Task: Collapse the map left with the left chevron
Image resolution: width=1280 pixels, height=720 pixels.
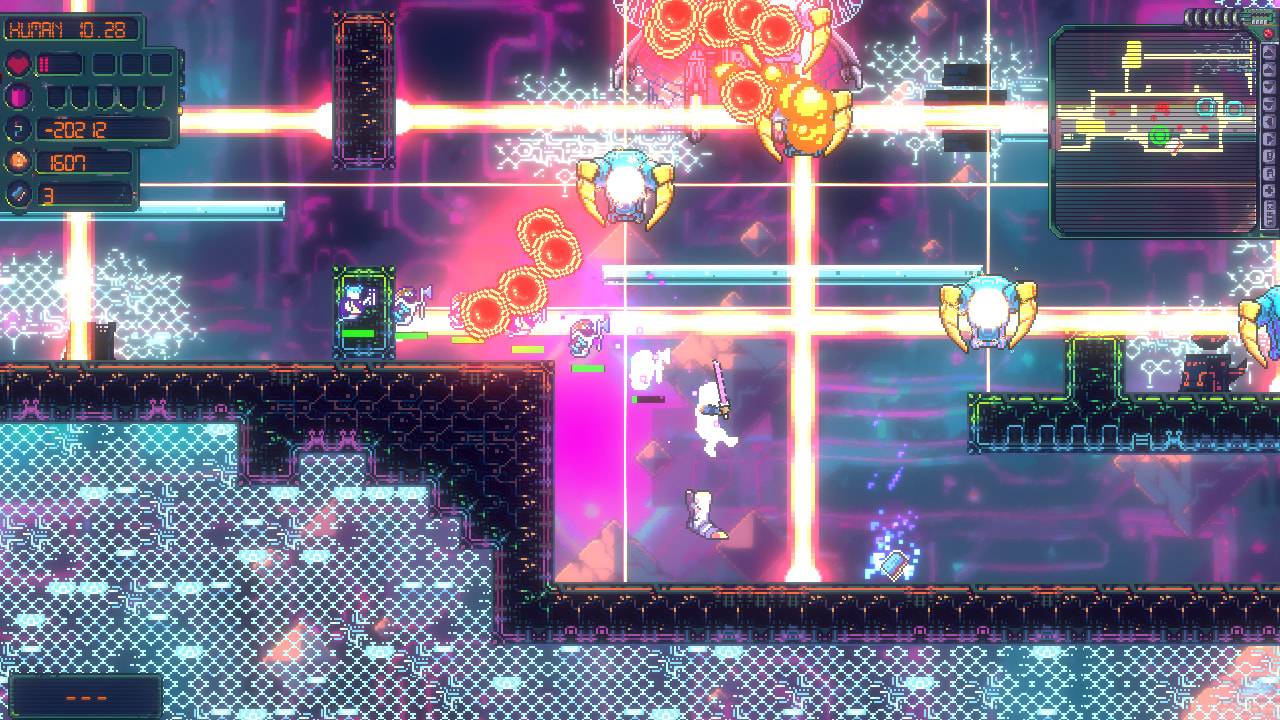Action: tap(1271, 119)
